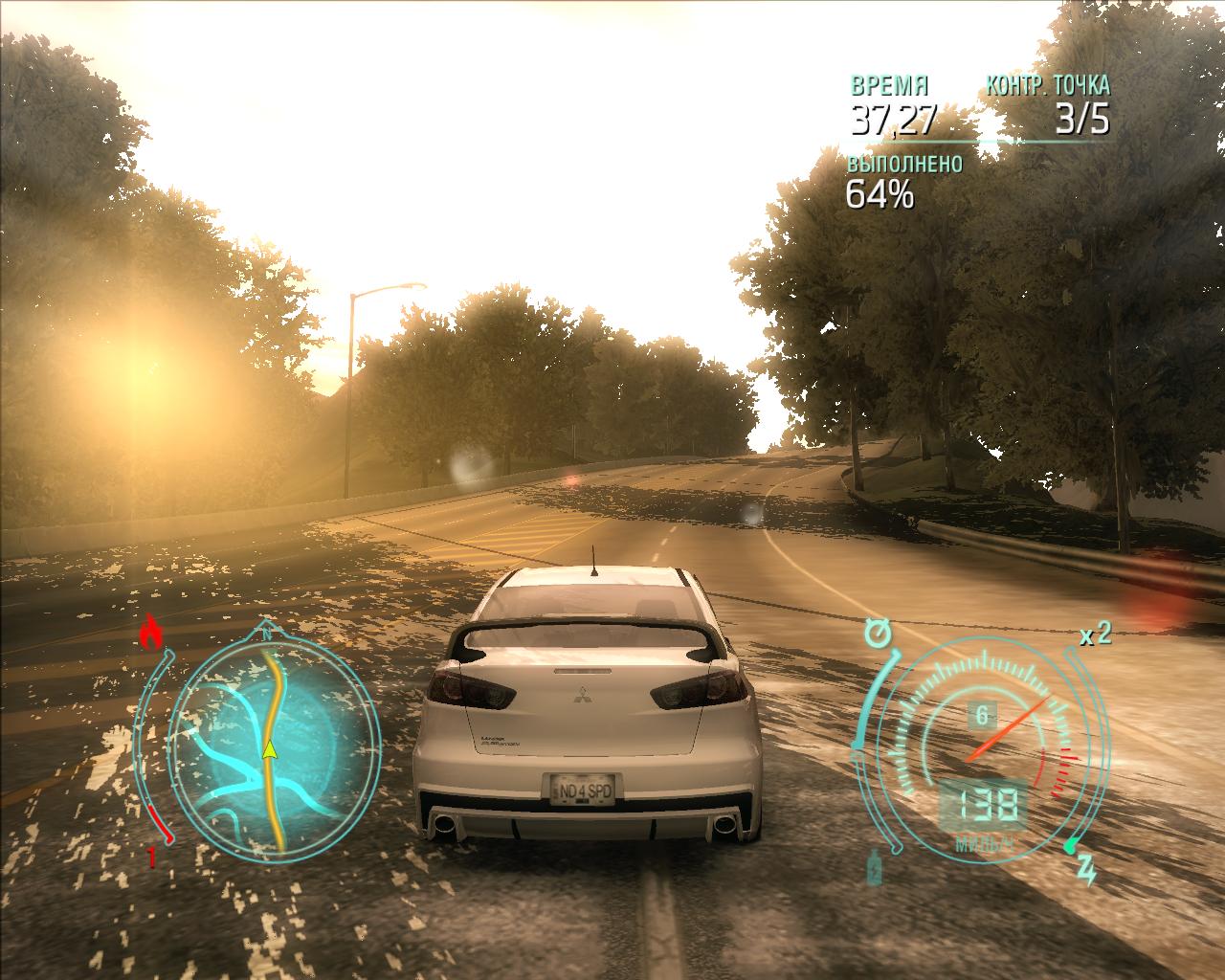The image size is (1225, 980).
Task: Toggle the green nitrous marker on the gauge
Action: tap(1069, 843)
